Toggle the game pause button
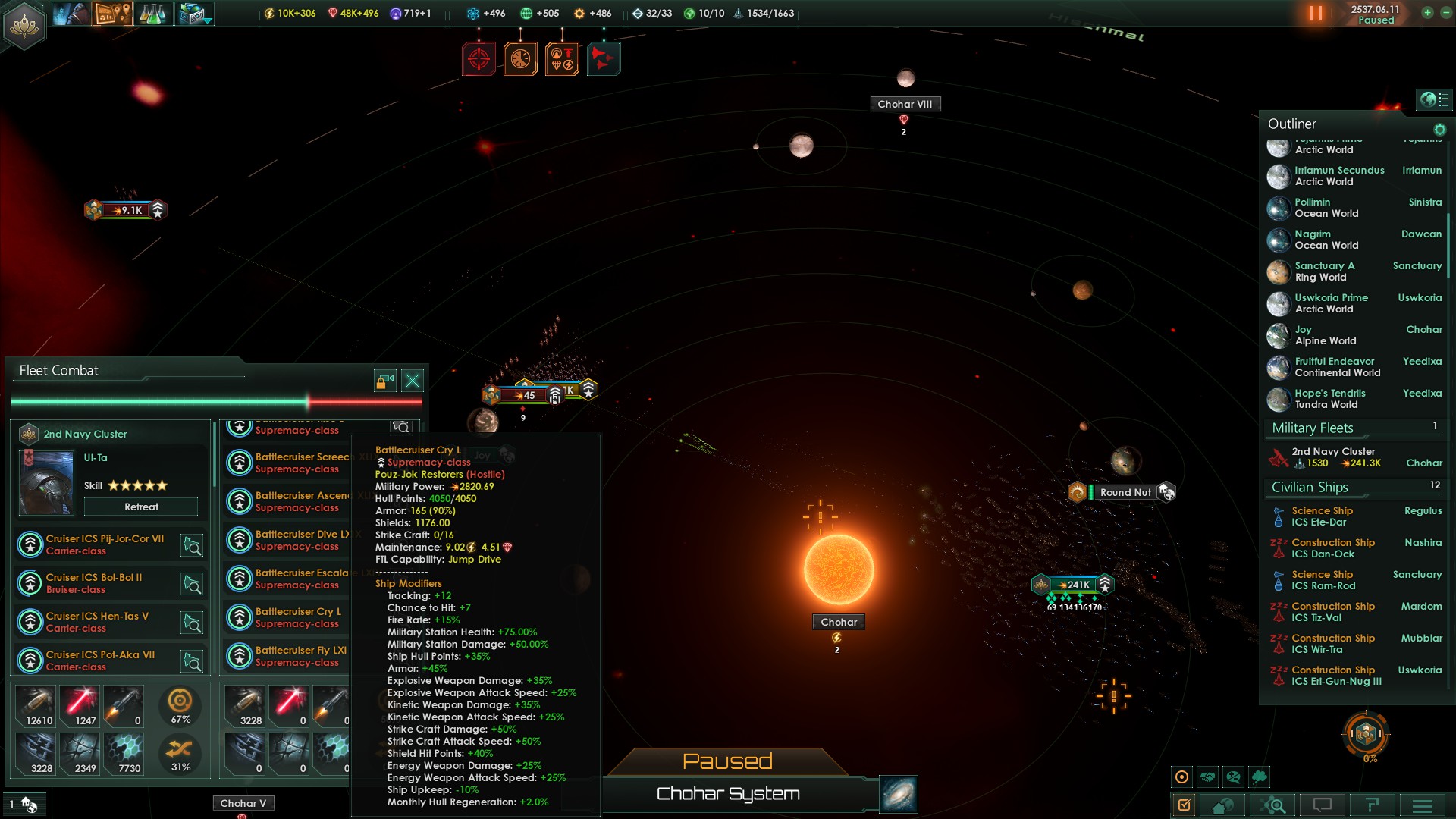This screenshot has width=1456, height=819. 1316,14
